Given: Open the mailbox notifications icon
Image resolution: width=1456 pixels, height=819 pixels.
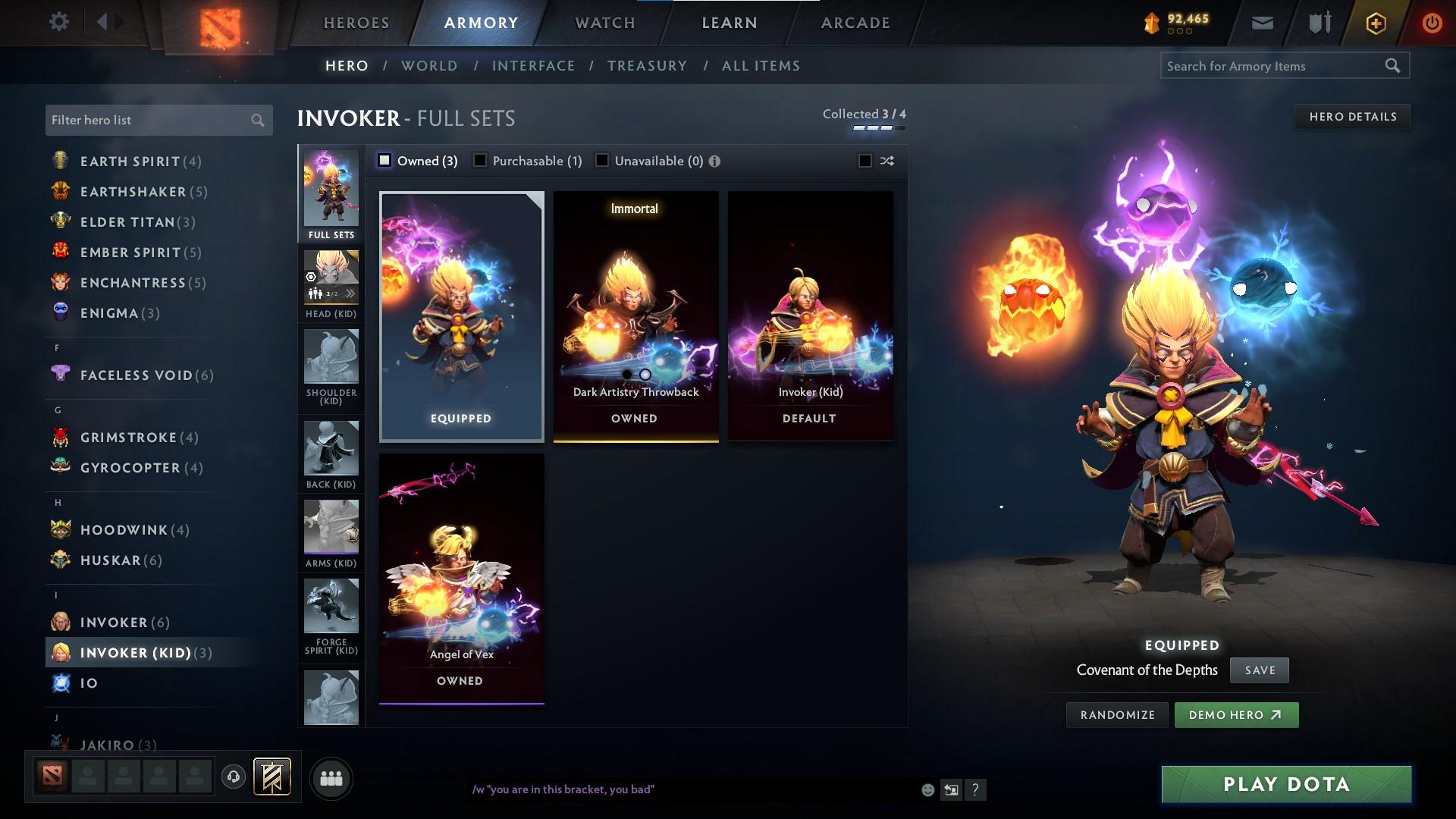Looking at the screenshot, I should (x=1261, y=22).
